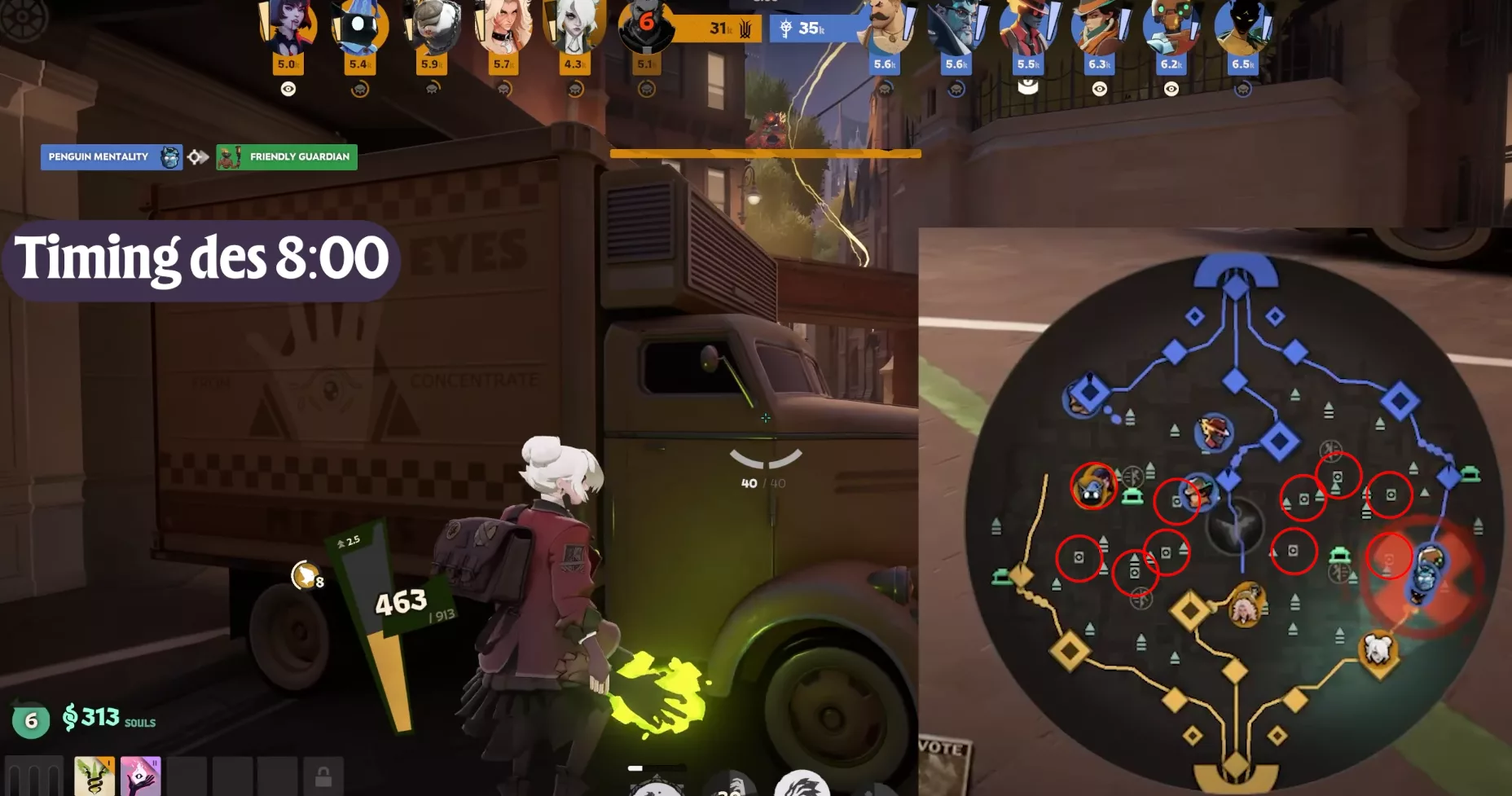Click the red-hat hero marker on minimap

(x=1214, y=432)
